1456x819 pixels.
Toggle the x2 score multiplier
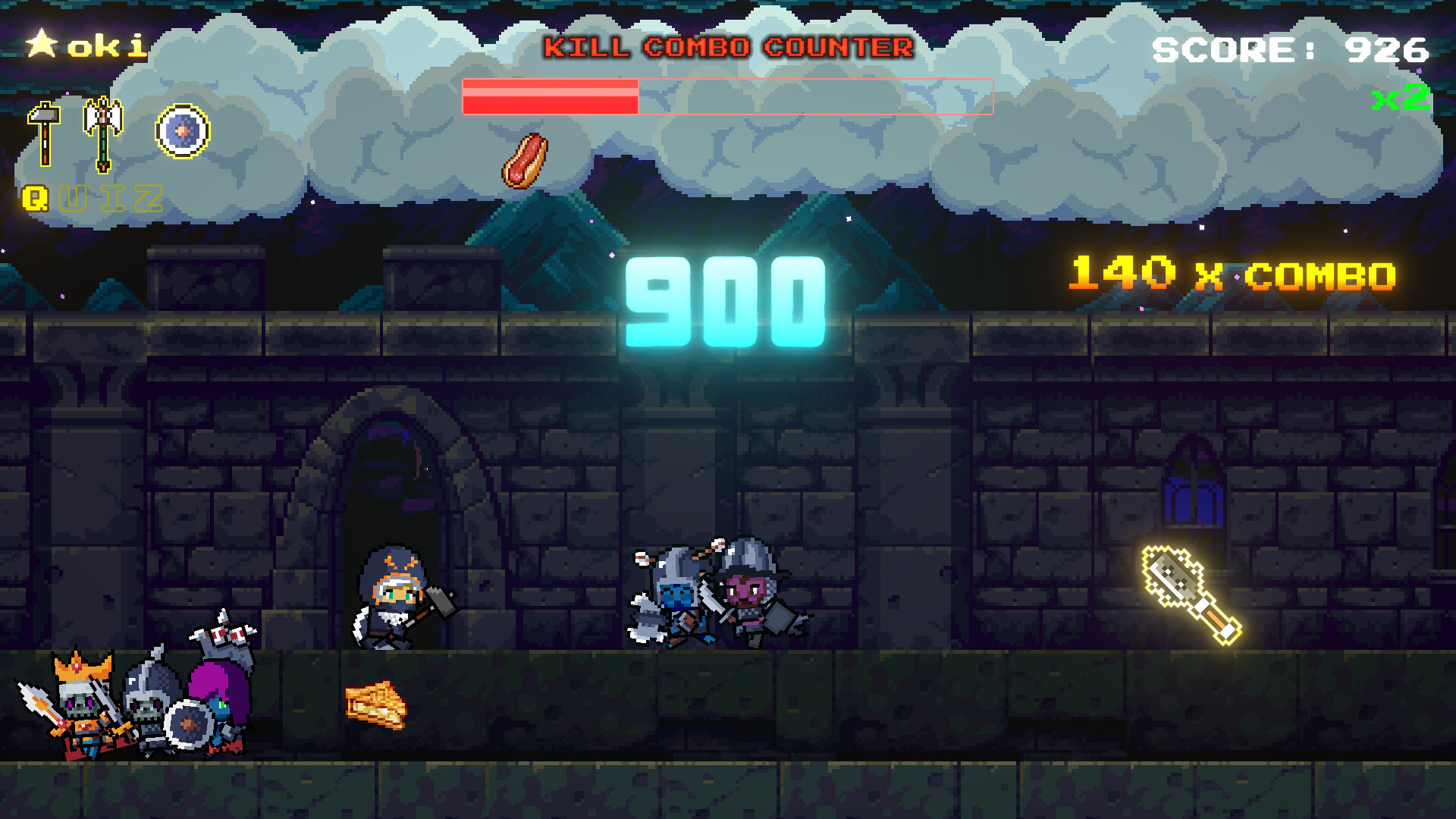tap(1399, 97)
